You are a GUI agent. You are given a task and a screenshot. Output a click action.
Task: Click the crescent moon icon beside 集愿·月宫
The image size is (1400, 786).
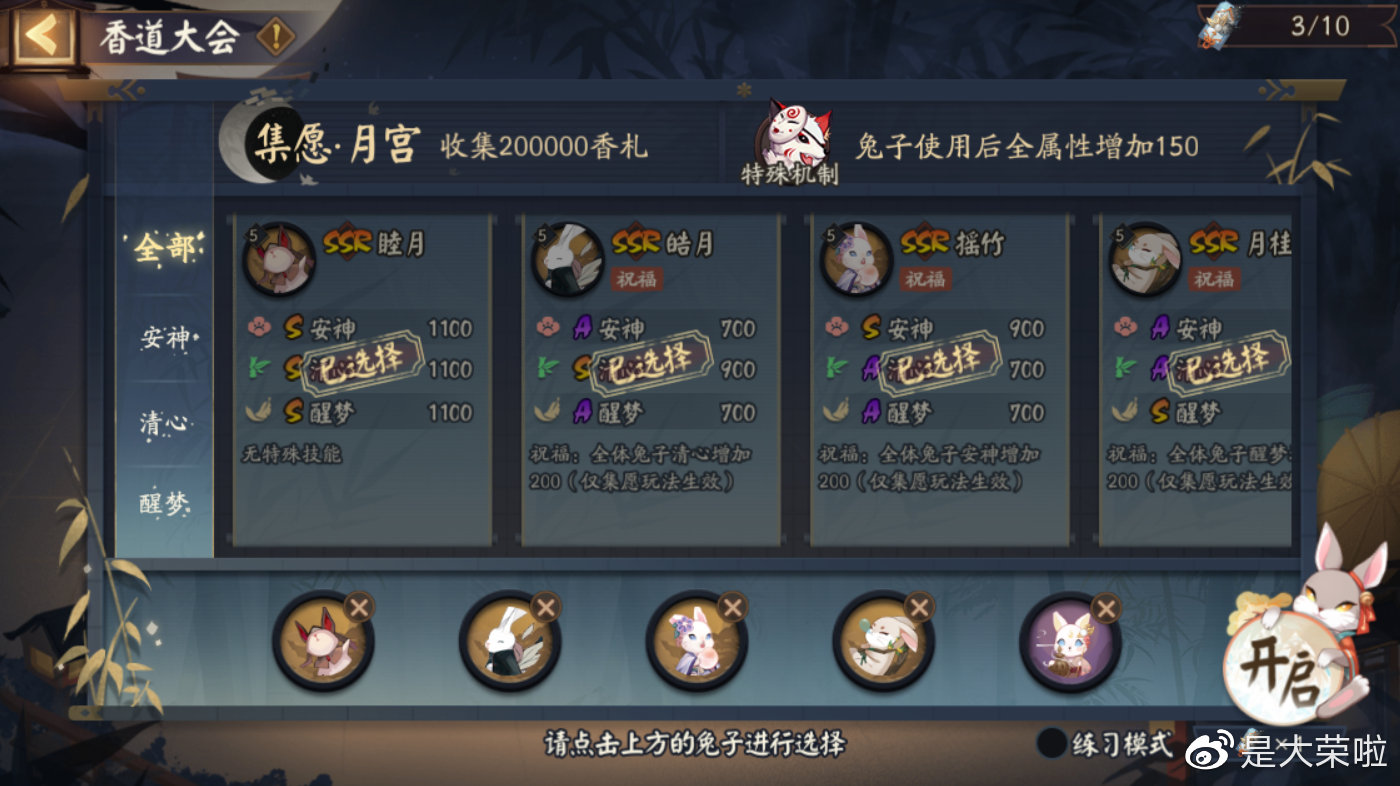(x=237, y=140)
